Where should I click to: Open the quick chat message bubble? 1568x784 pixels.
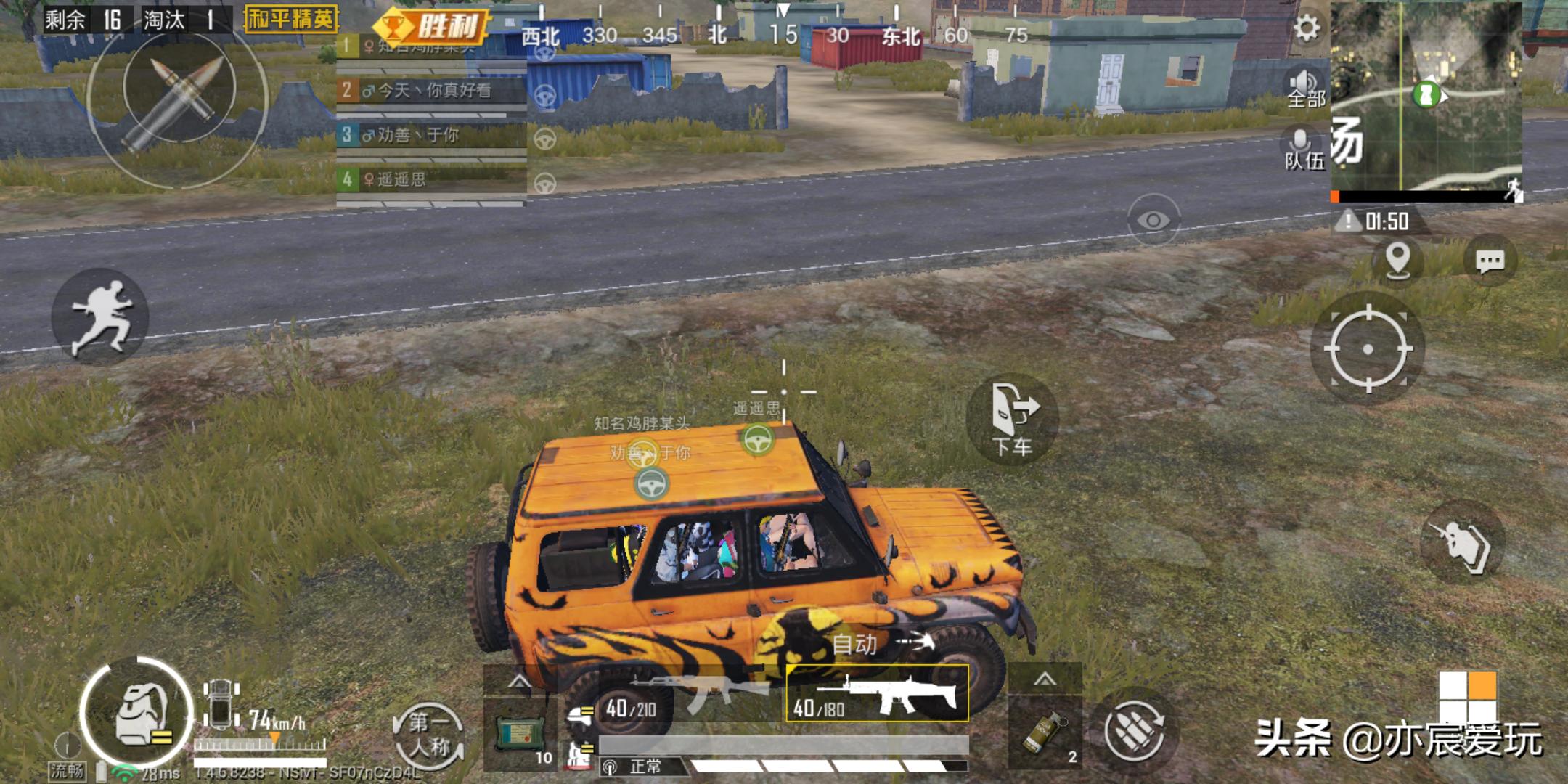[1490, 261]
